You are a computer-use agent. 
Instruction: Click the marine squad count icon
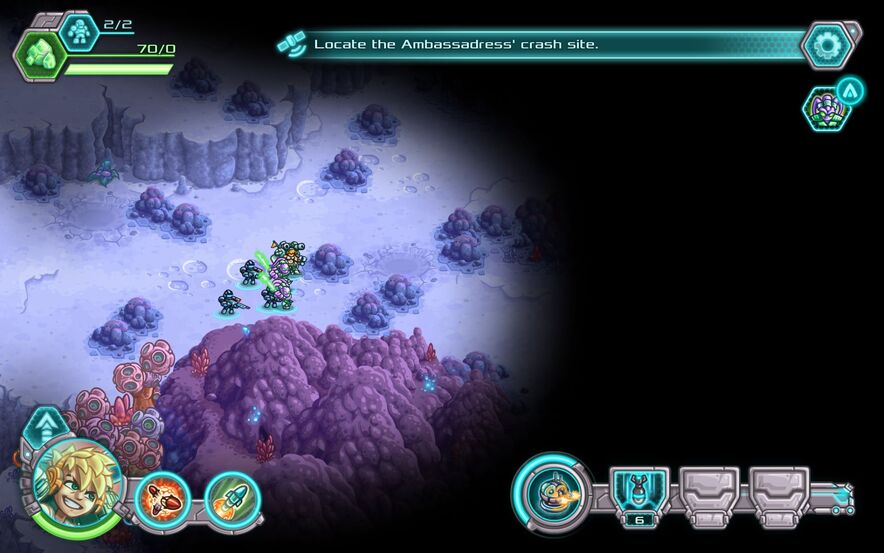tap(78, 30)
